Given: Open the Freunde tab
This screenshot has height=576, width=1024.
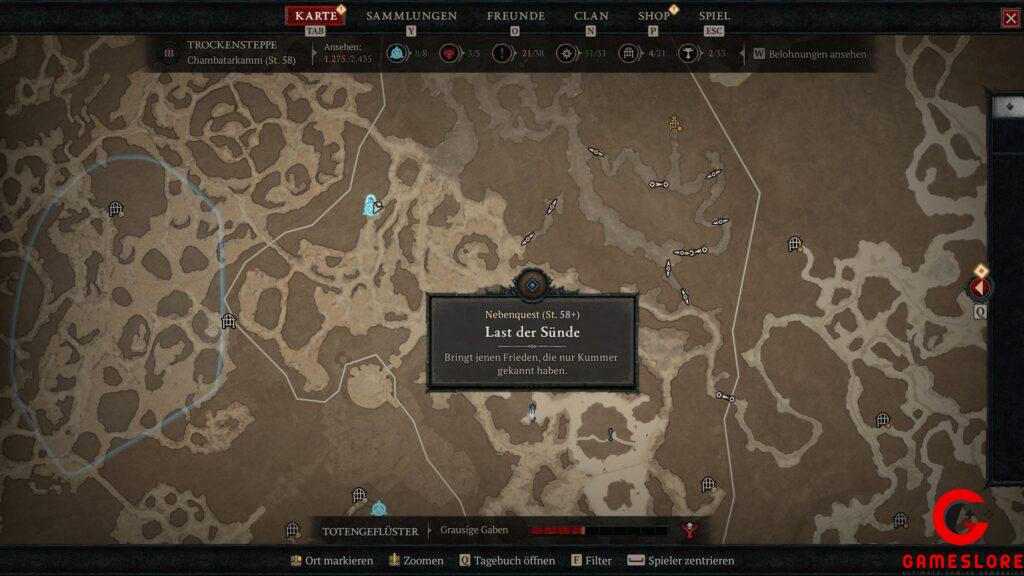Looking at the screenshot, I should (515, 16).
